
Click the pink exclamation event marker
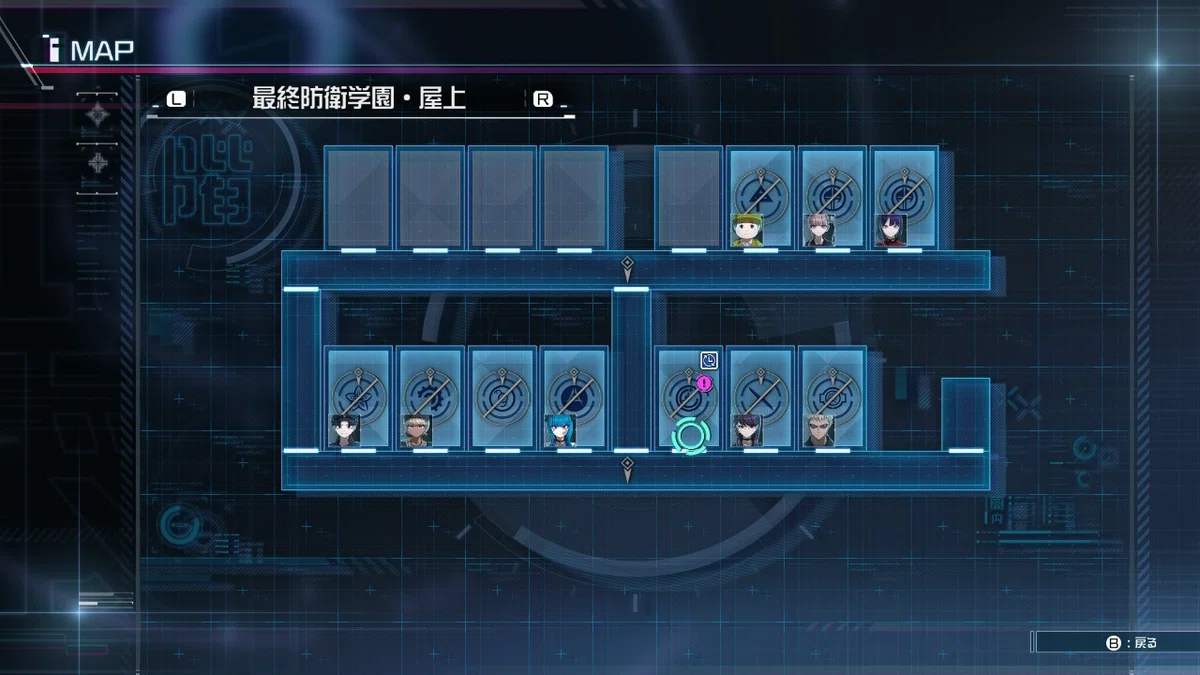(705, 382)
